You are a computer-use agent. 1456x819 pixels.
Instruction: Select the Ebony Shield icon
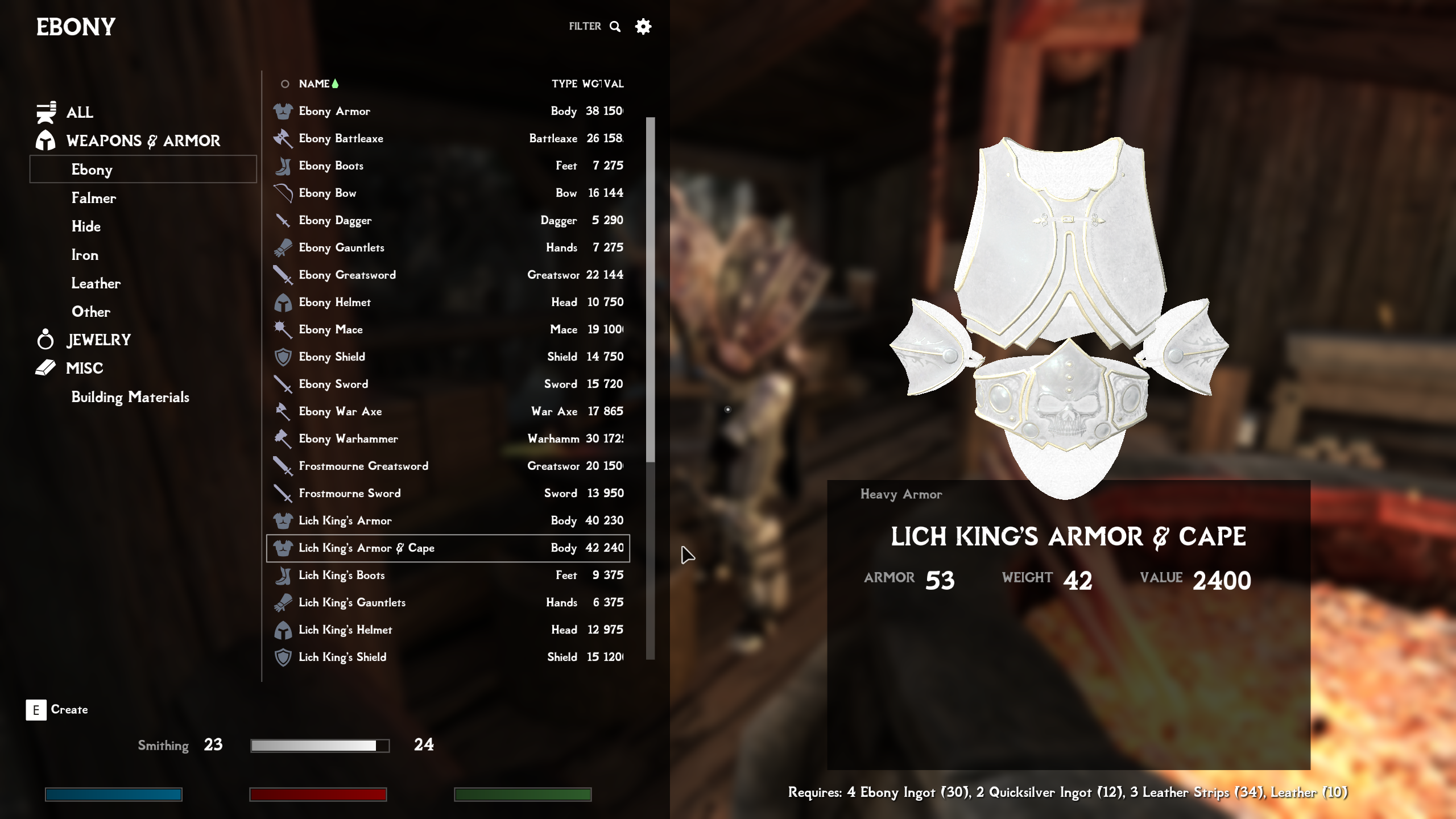pyautogui.click(x=283, y=357)
